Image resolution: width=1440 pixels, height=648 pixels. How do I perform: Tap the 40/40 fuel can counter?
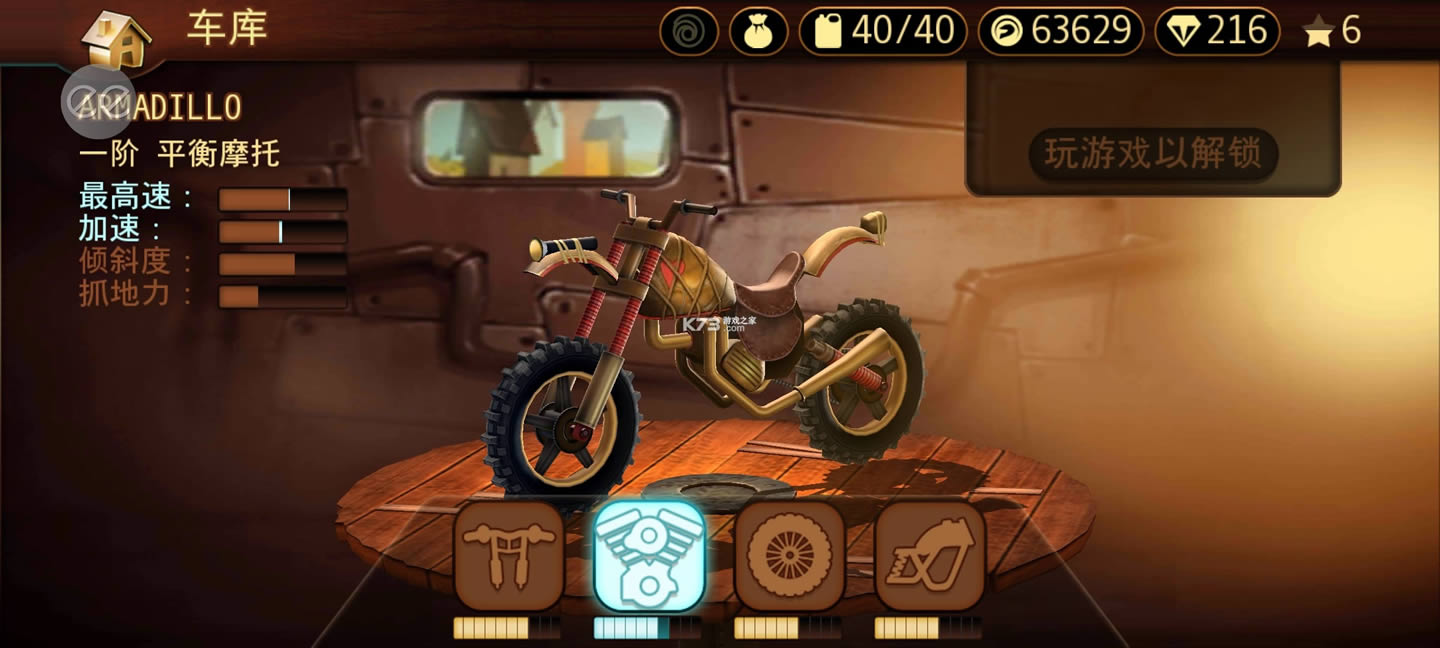[x=883, y=32]
